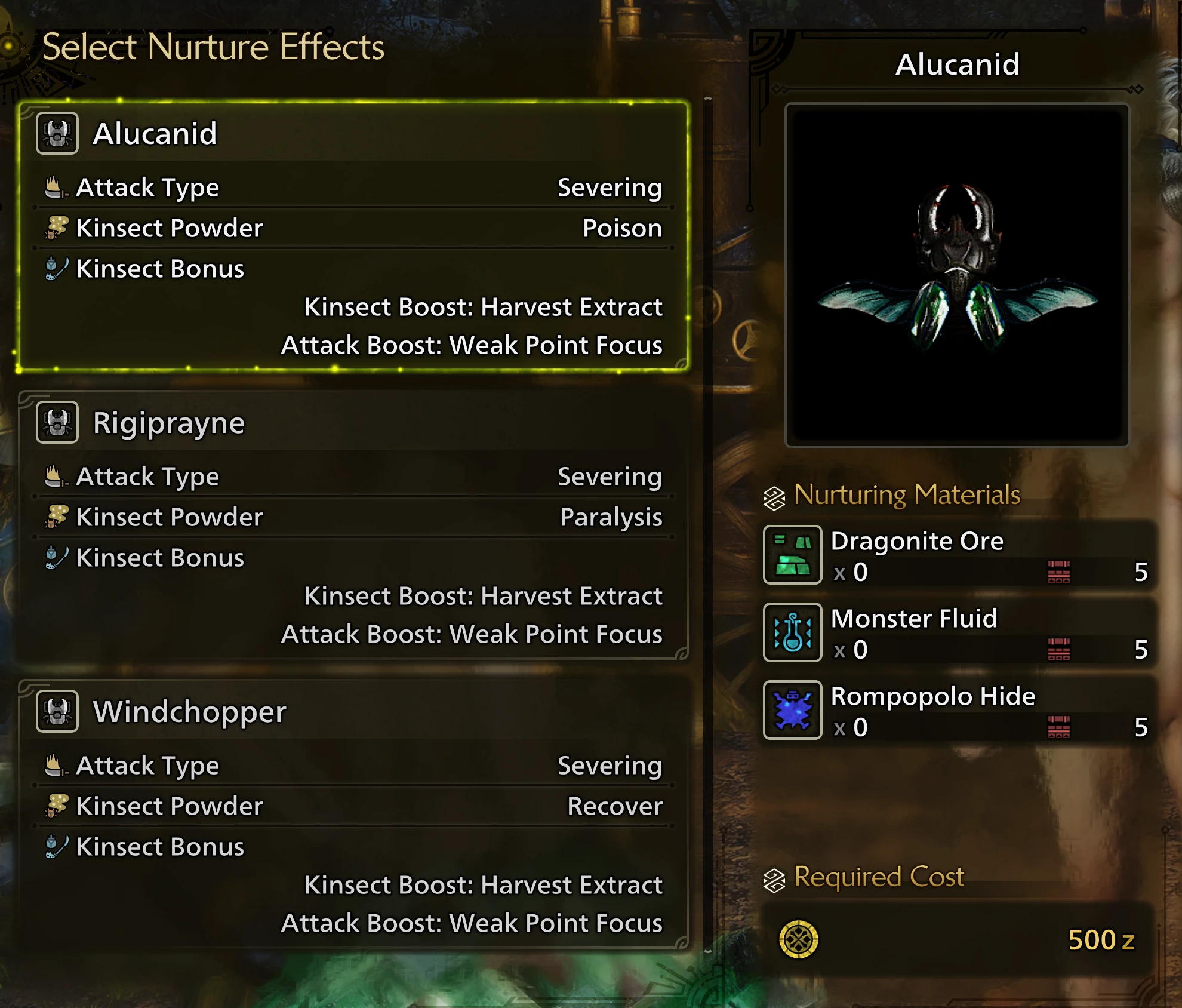This screenshot has height=1008, width=1182.
Task: Select the Alucanid nurture option
Action: [353, 236]
